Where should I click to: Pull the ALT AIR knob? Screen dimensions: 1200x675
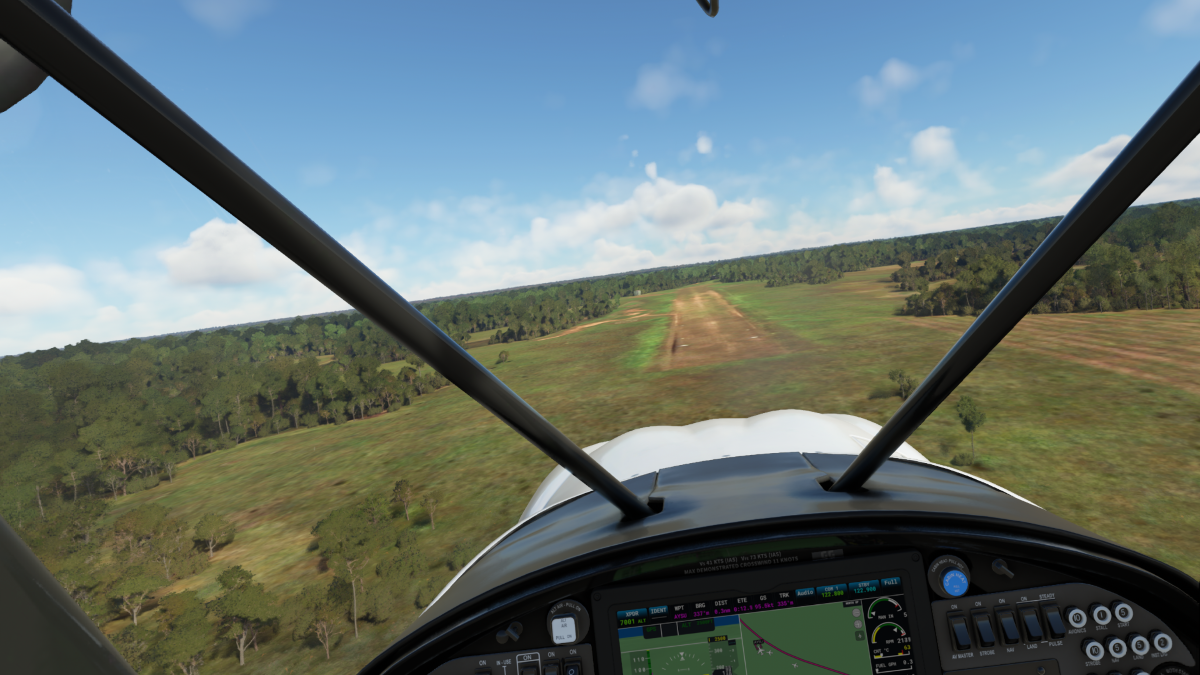pyautogui.click(x=562, y=629)
